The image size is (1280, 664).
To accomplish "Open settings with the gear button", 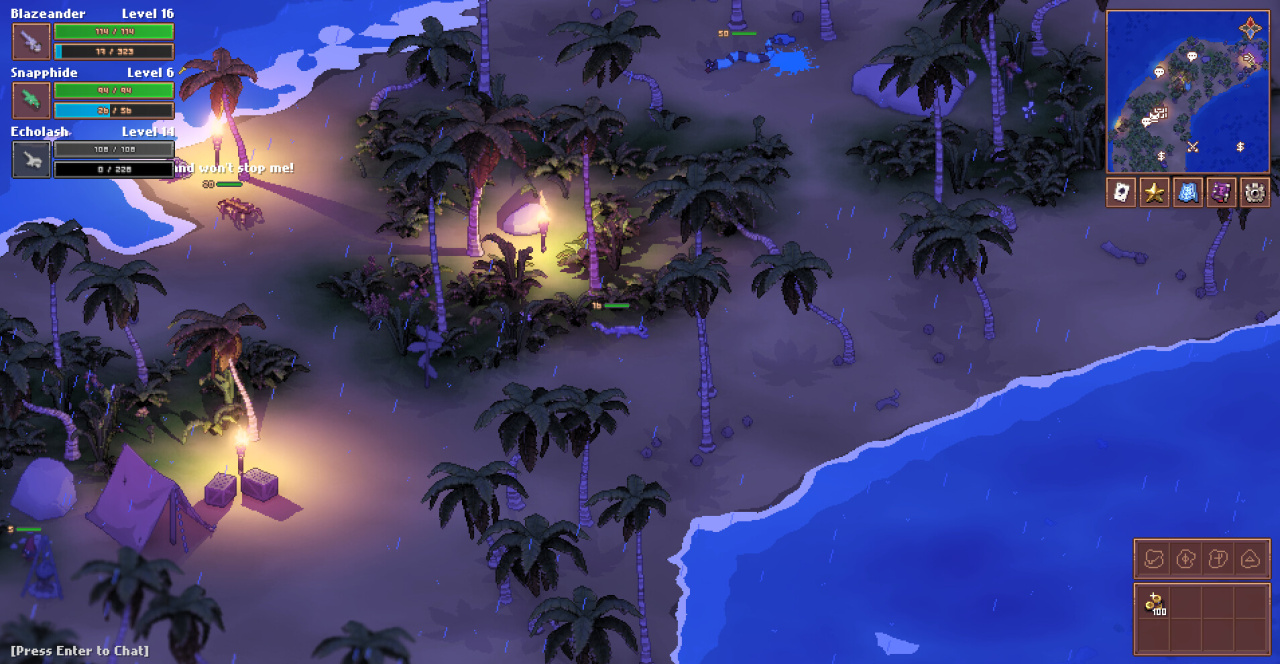I will [1254, 192].
